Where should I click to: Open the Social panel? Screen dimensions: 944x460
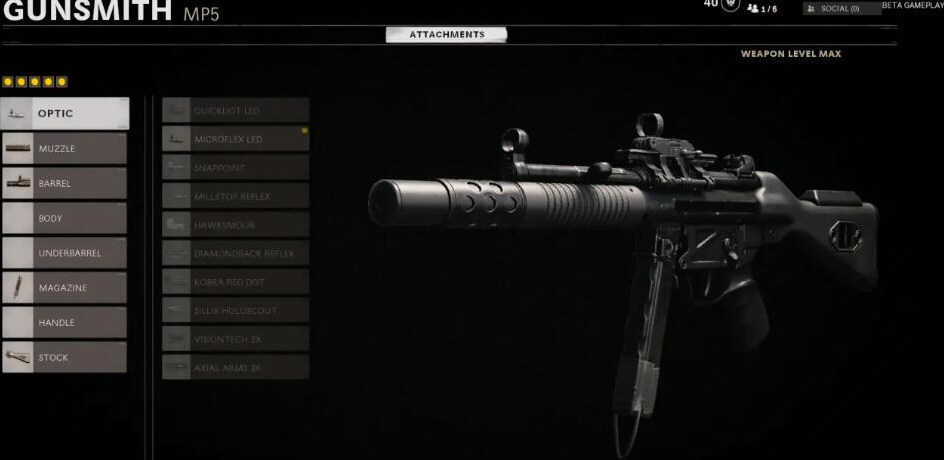pos(841,8)
